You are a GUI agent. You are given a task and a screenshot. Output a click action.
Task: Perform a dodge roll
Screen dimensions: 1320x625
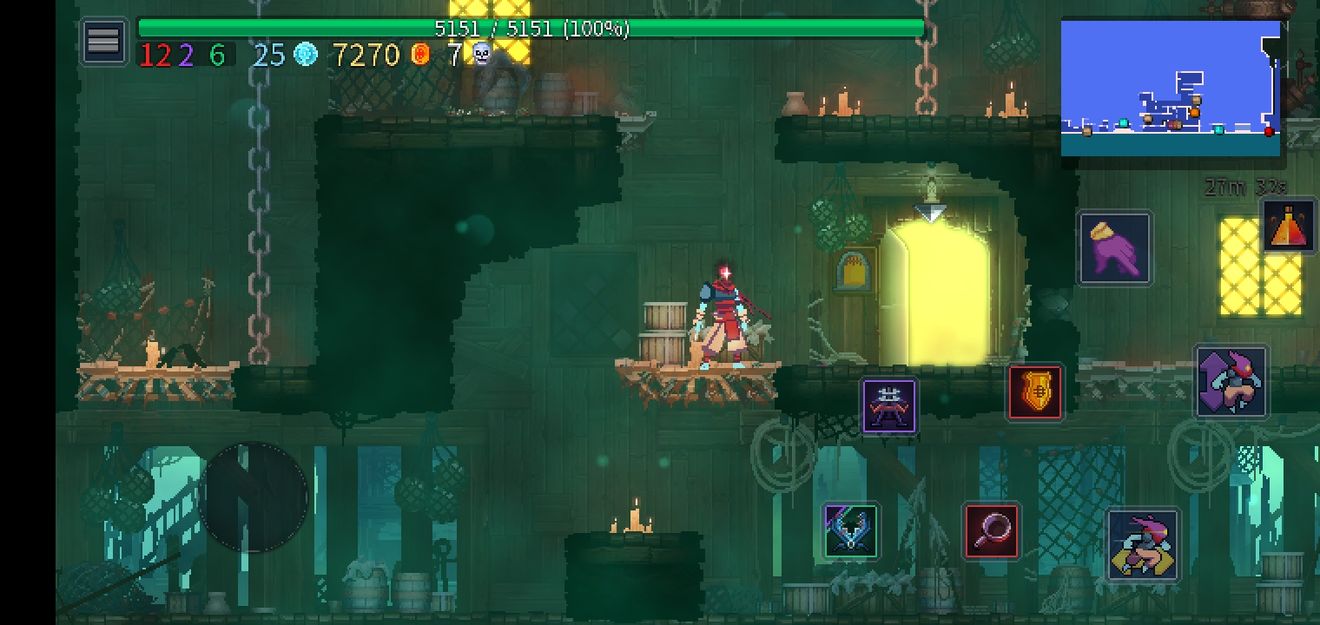click(1143, 544)
